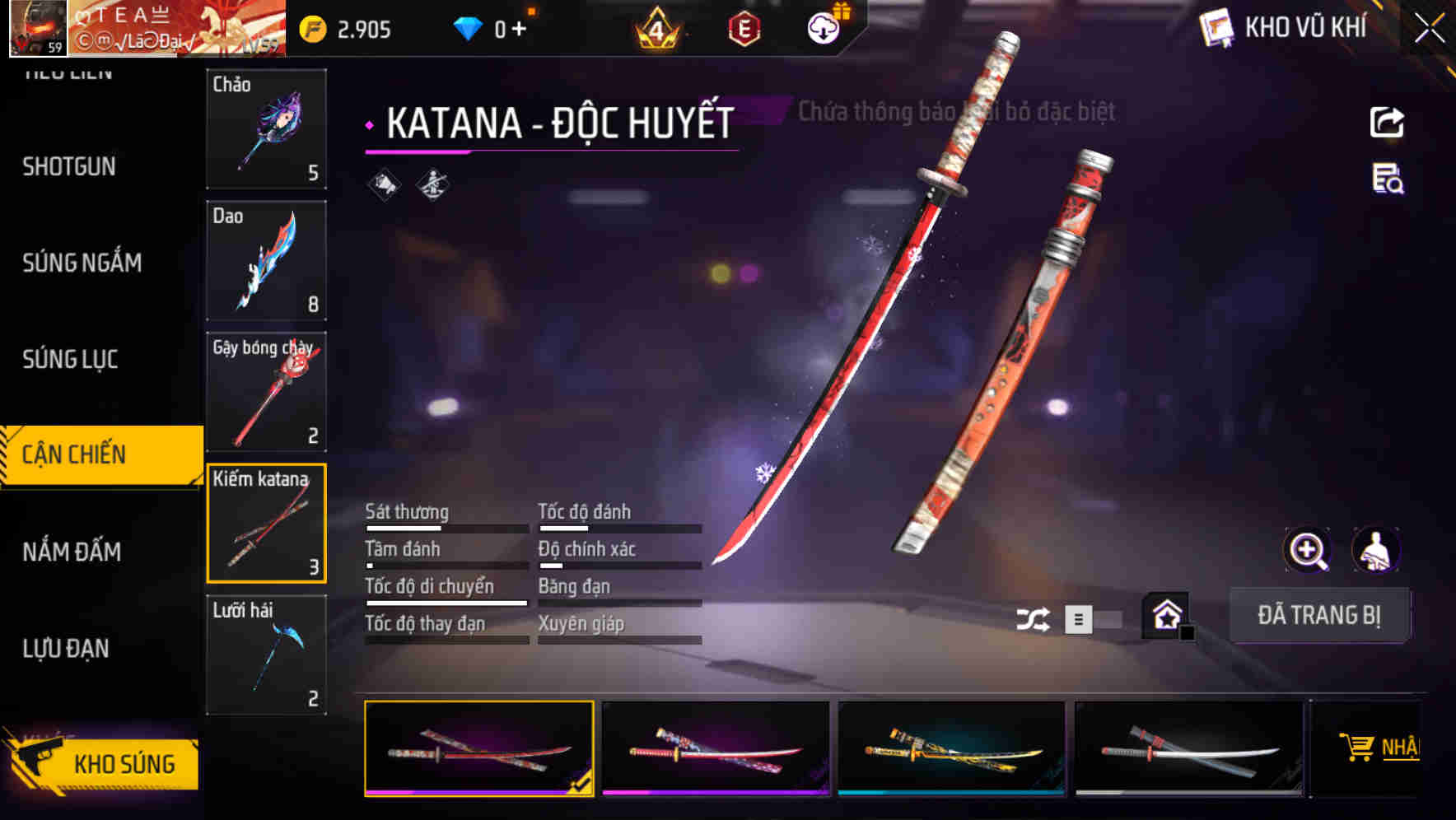Viewport: 1456px width, 820px height.
Task: Select the golden katana skin thumbnail
Action: coord(951,749)
